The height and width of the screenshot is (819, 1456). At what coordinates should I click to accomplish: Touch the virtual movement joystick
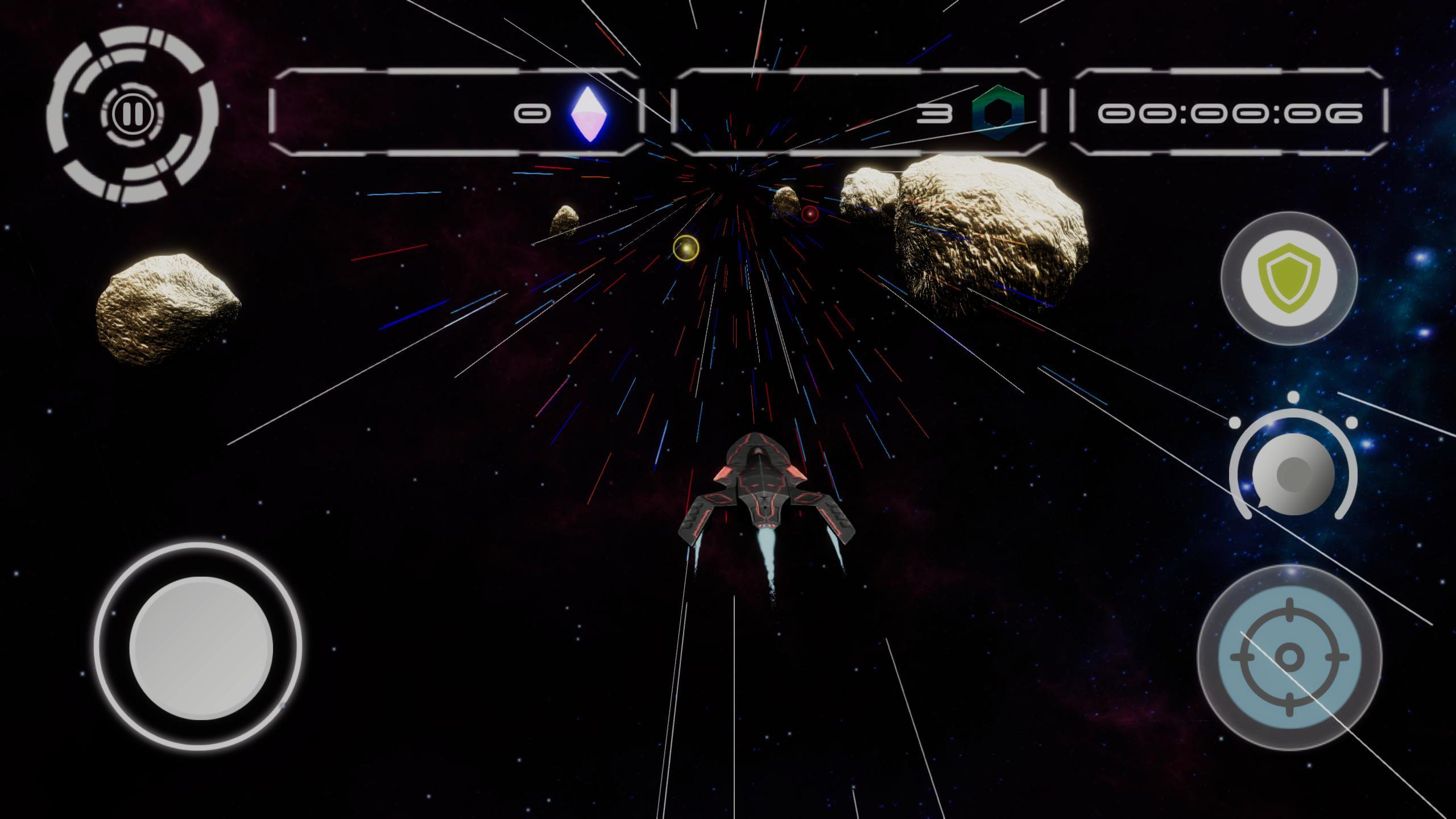pyautogui.click(x=200, y=647)
